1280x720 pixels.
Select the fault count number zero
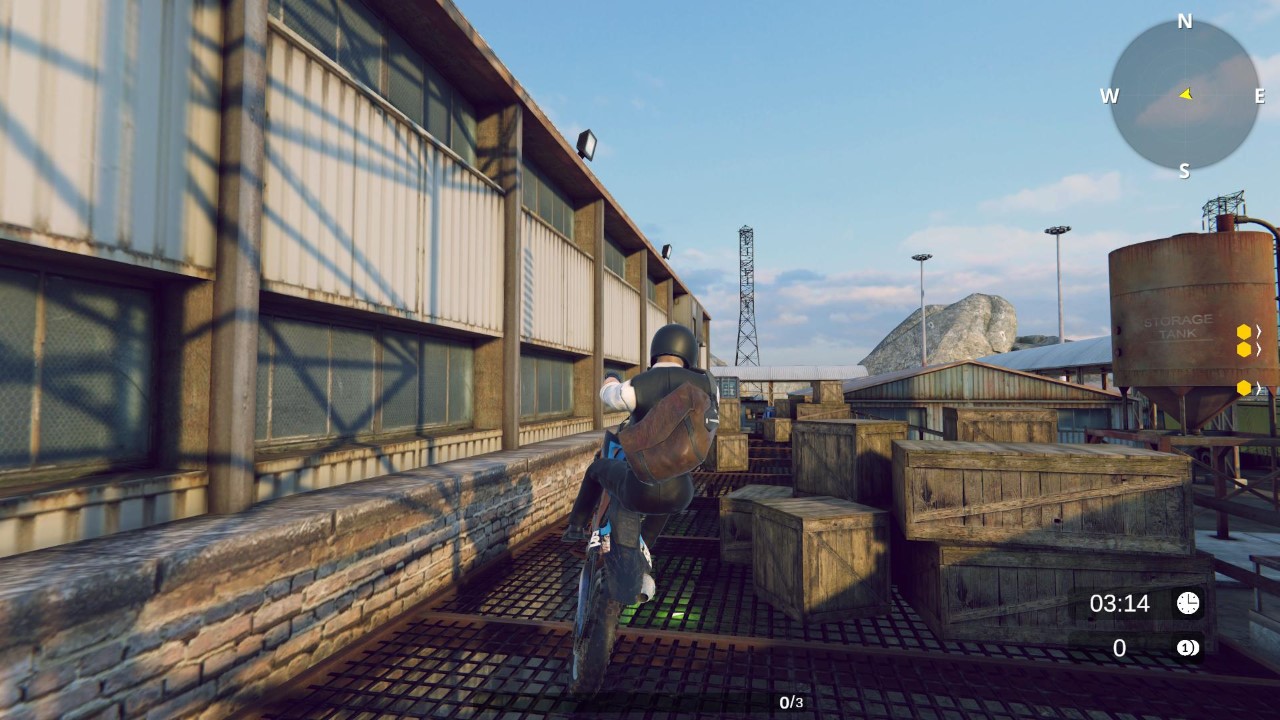(x=1121, y=648)
